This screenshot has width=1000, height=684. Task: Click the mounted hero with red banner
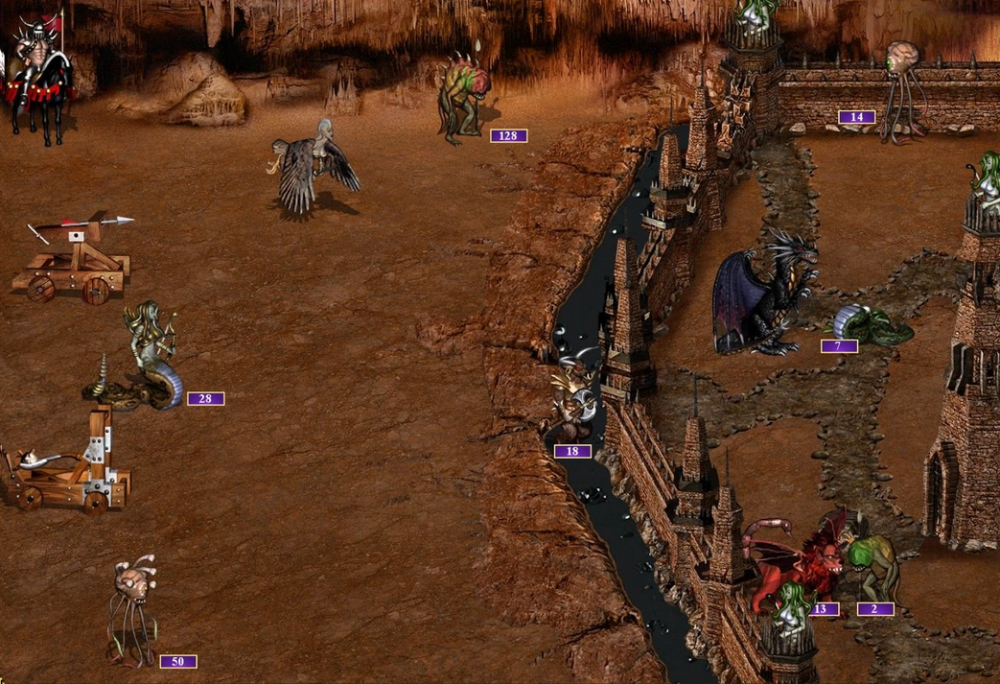point(40,75)
